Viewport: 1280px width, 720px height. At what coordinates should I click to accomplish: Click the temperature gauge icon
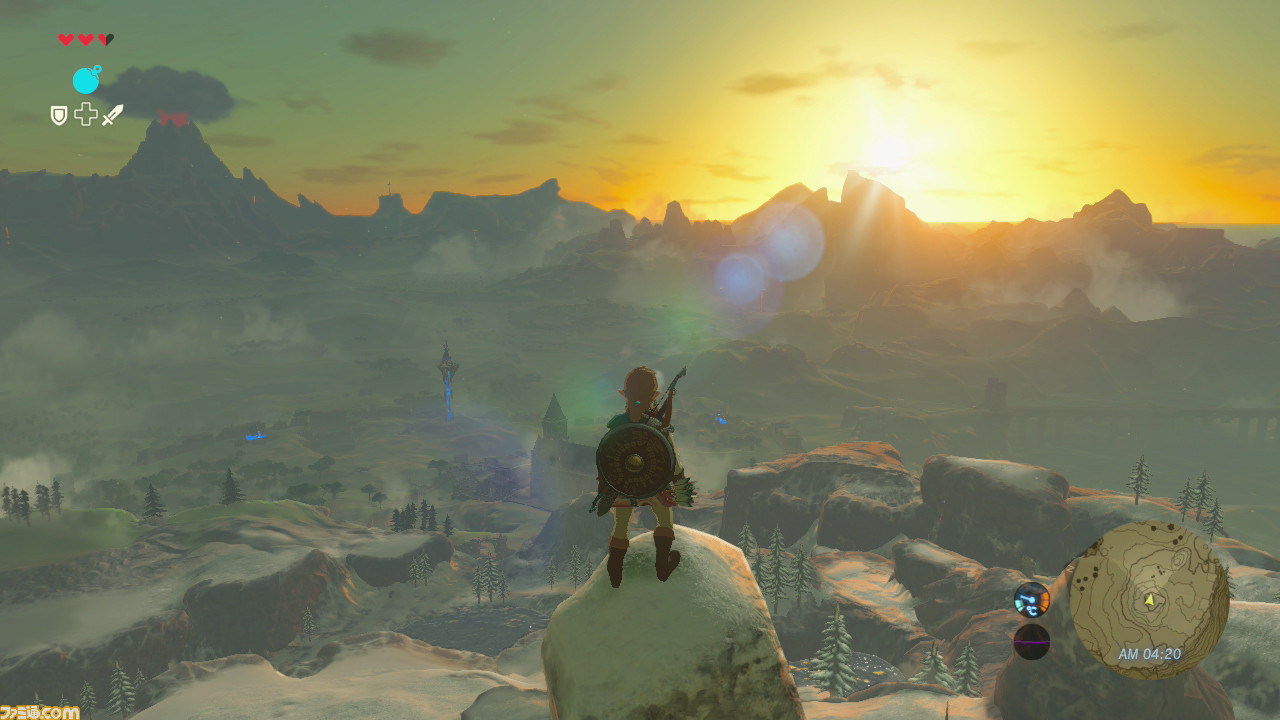point(1031,600)
